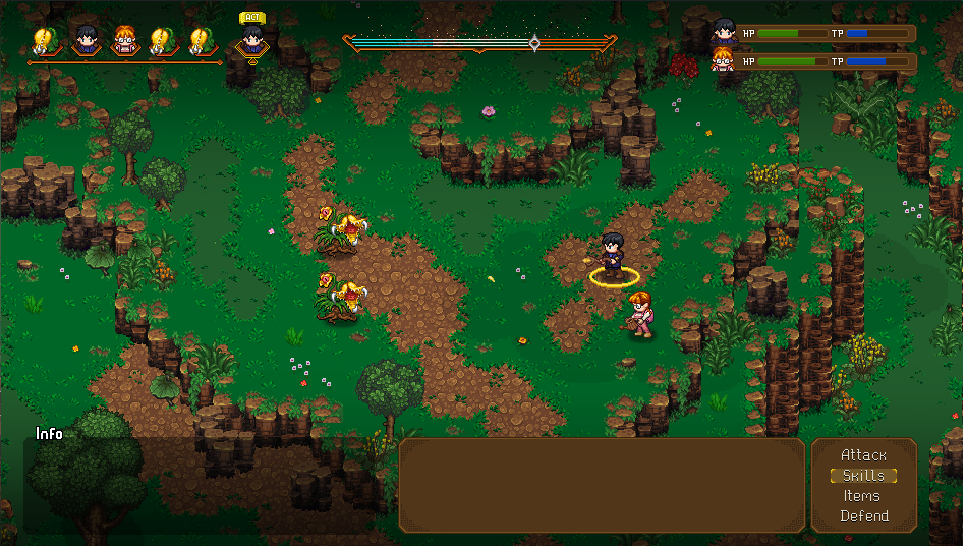Choose the Attack command
This screenshot has height=546, width=963.
[863, 456]
